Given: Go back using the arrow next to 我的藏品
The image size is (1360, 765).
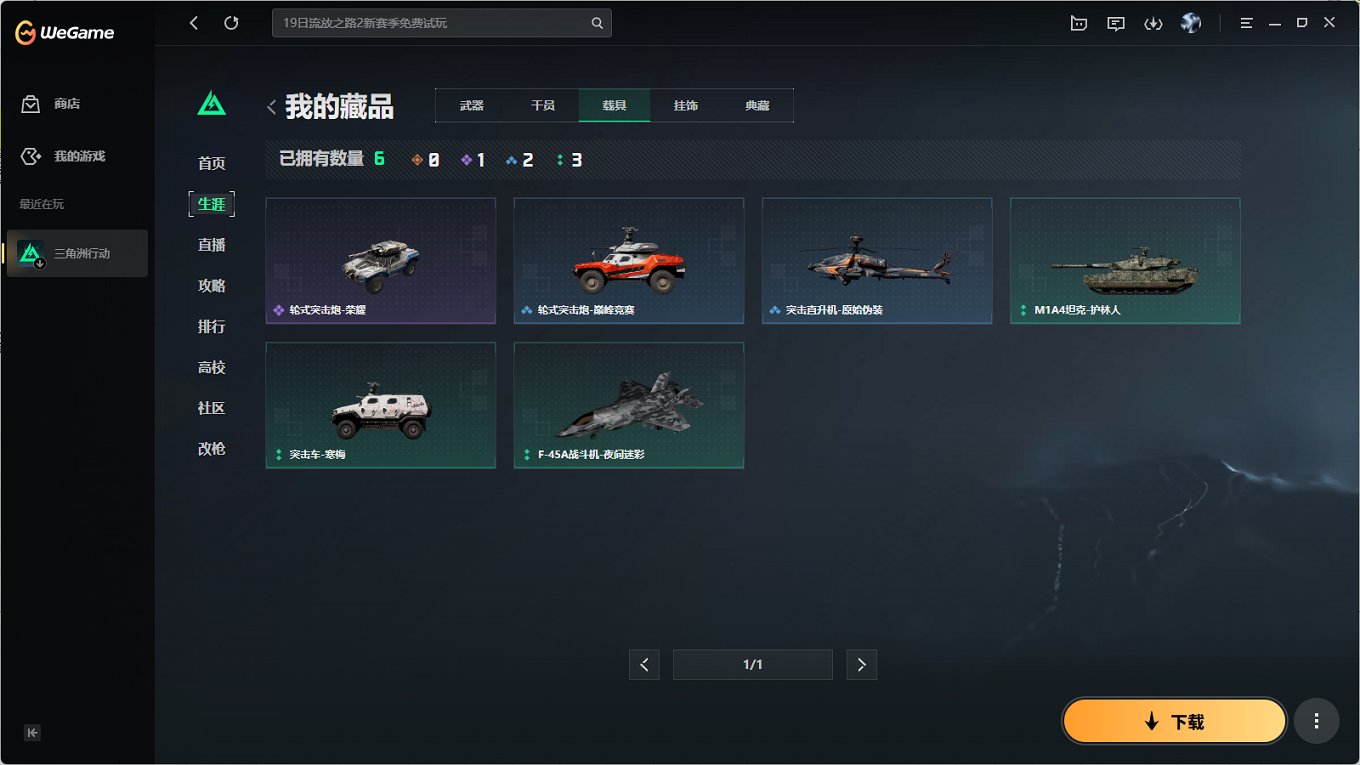Looking at the screenshot, I should 271,106.
